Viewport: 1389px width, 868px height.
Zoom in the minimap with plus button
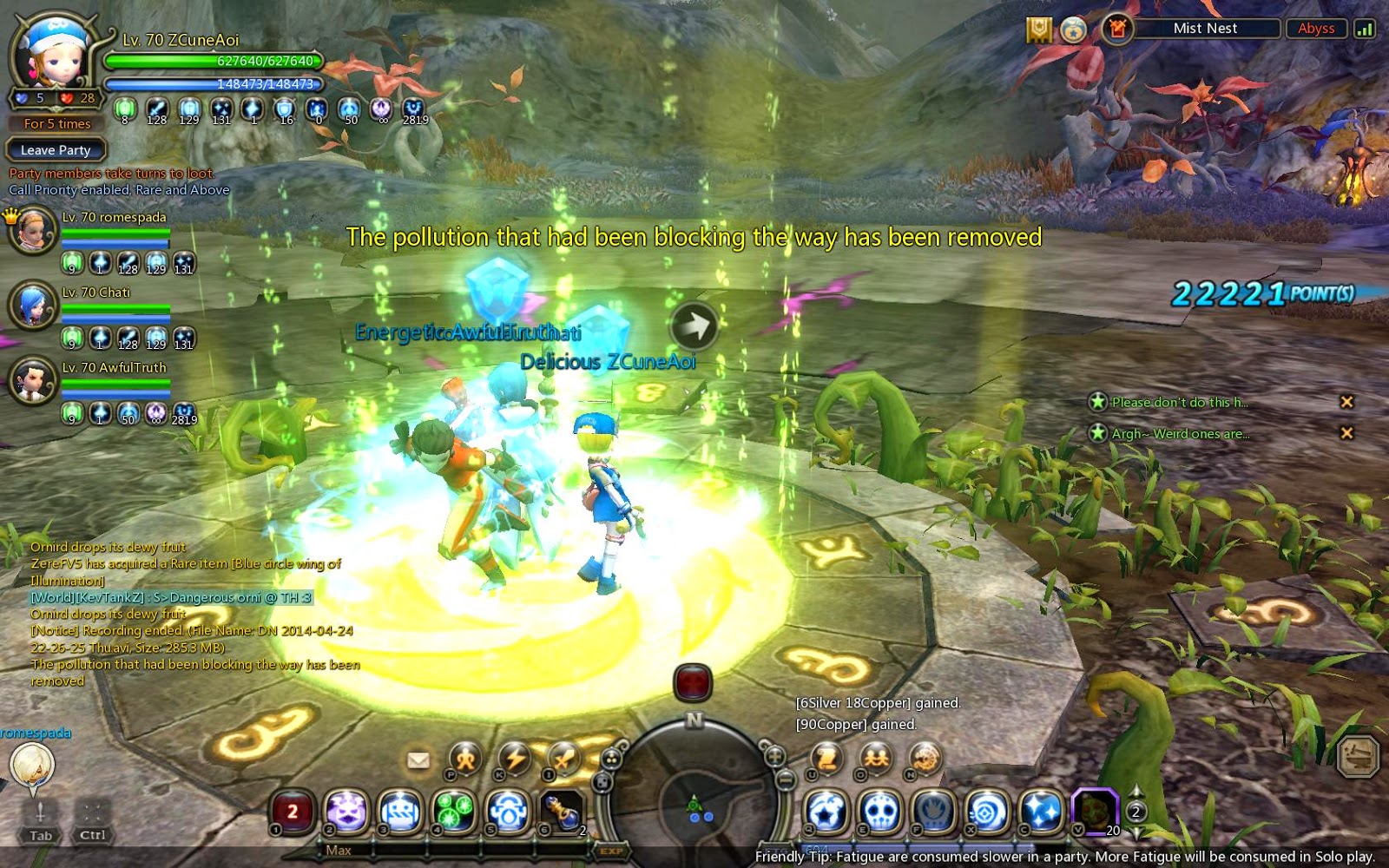click(774, 755)
